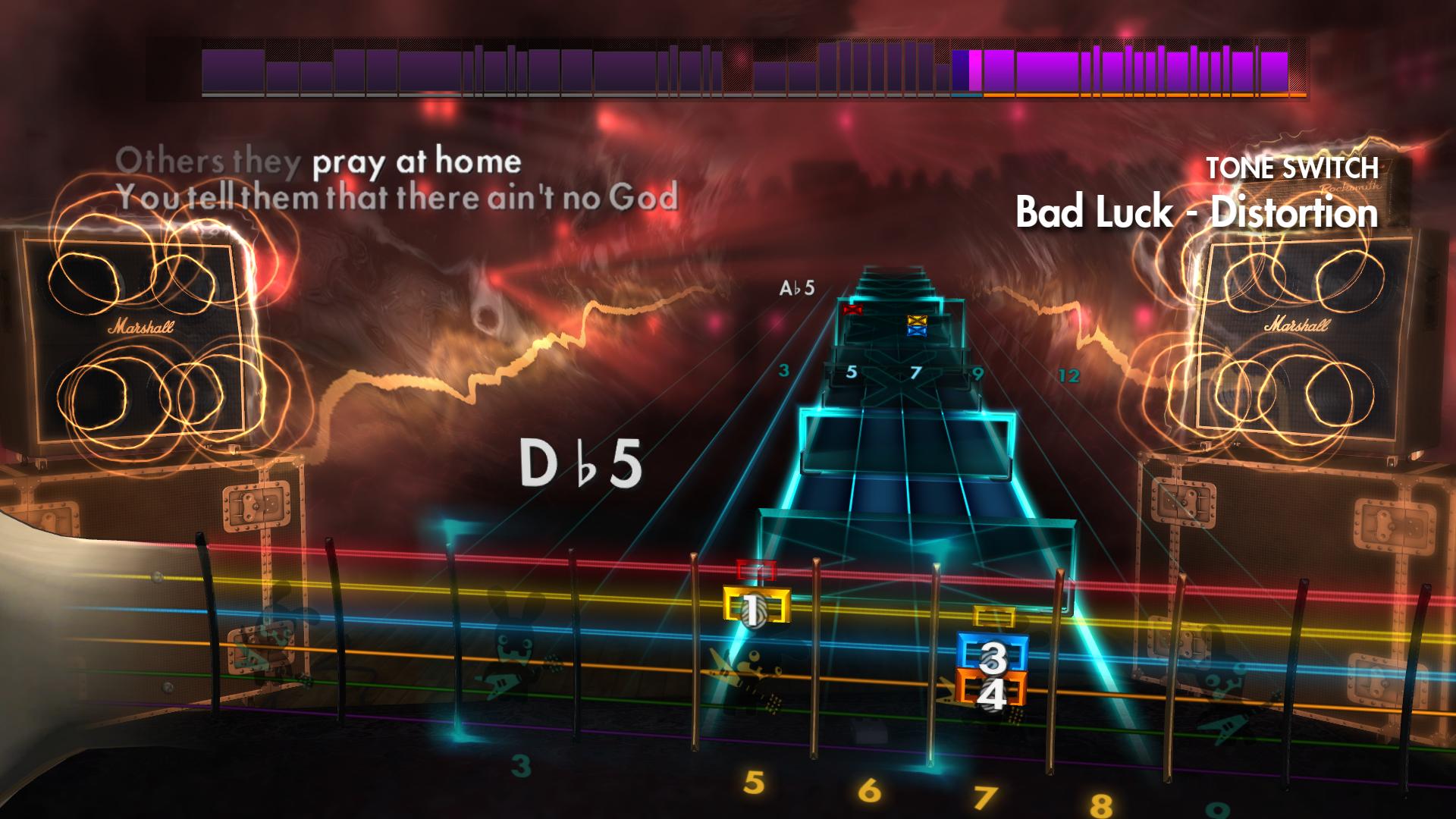1456x819 pixels.
Task: Click the lyric line pray at home
Action: click(416, 162)
